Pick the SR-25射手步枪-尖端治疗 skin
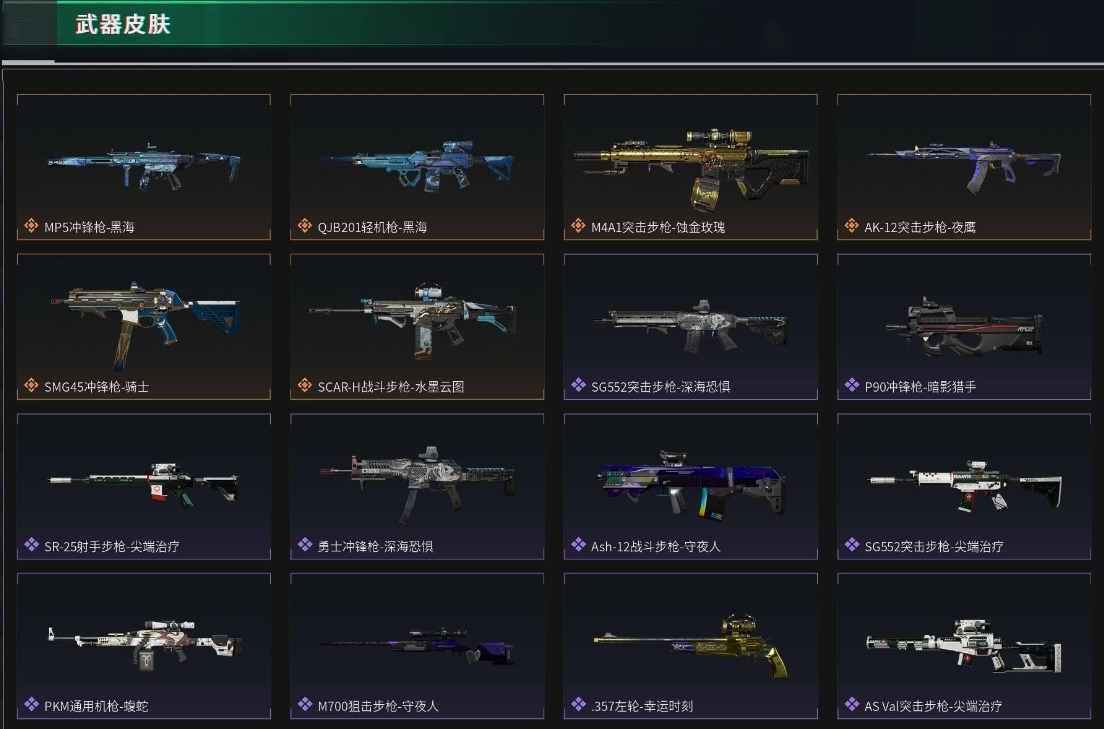Screen dimensions: 1104x729 click(144, 486)
